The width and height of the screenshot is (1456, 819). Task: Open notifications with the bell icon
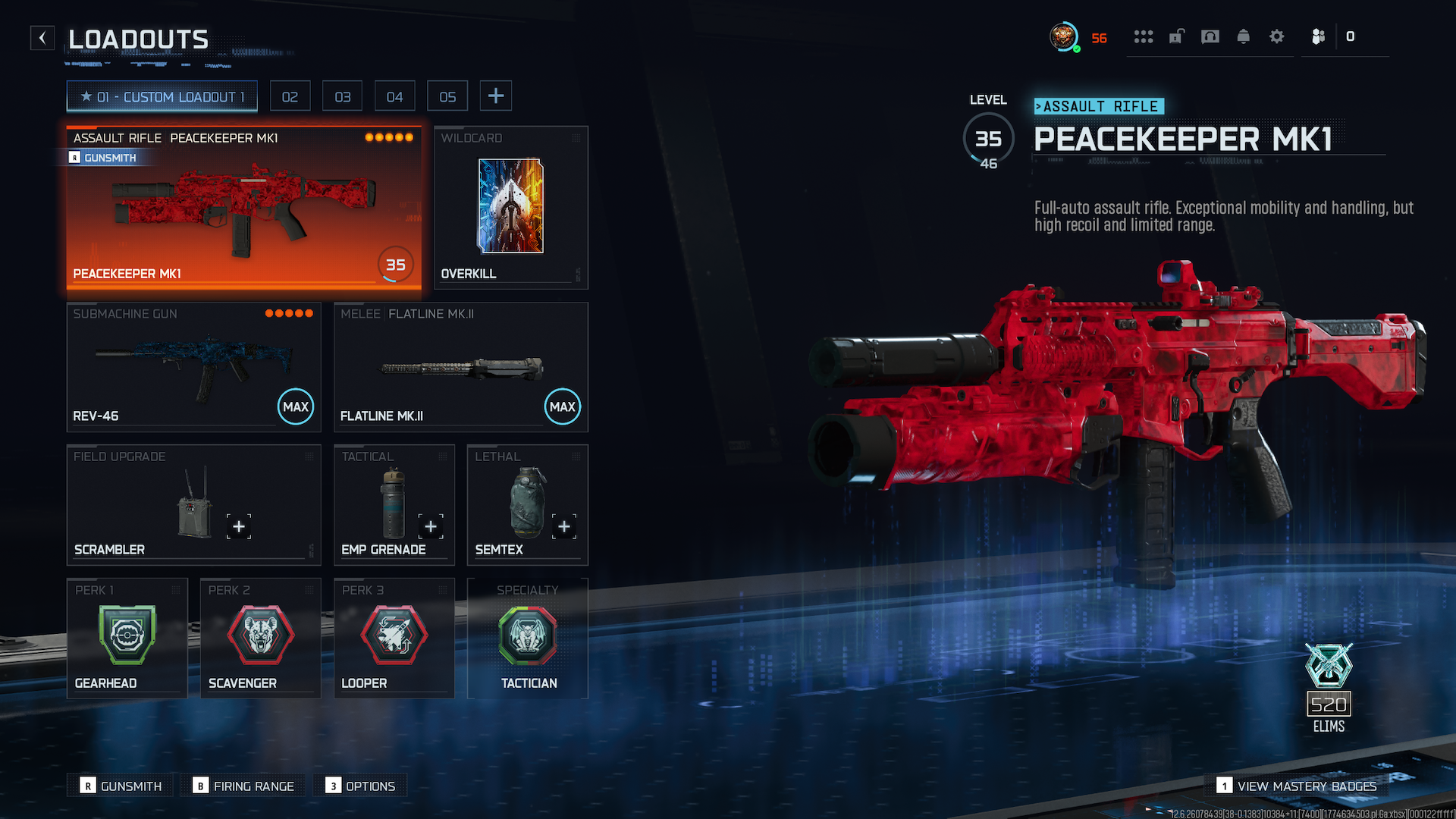pos(1244,36)
